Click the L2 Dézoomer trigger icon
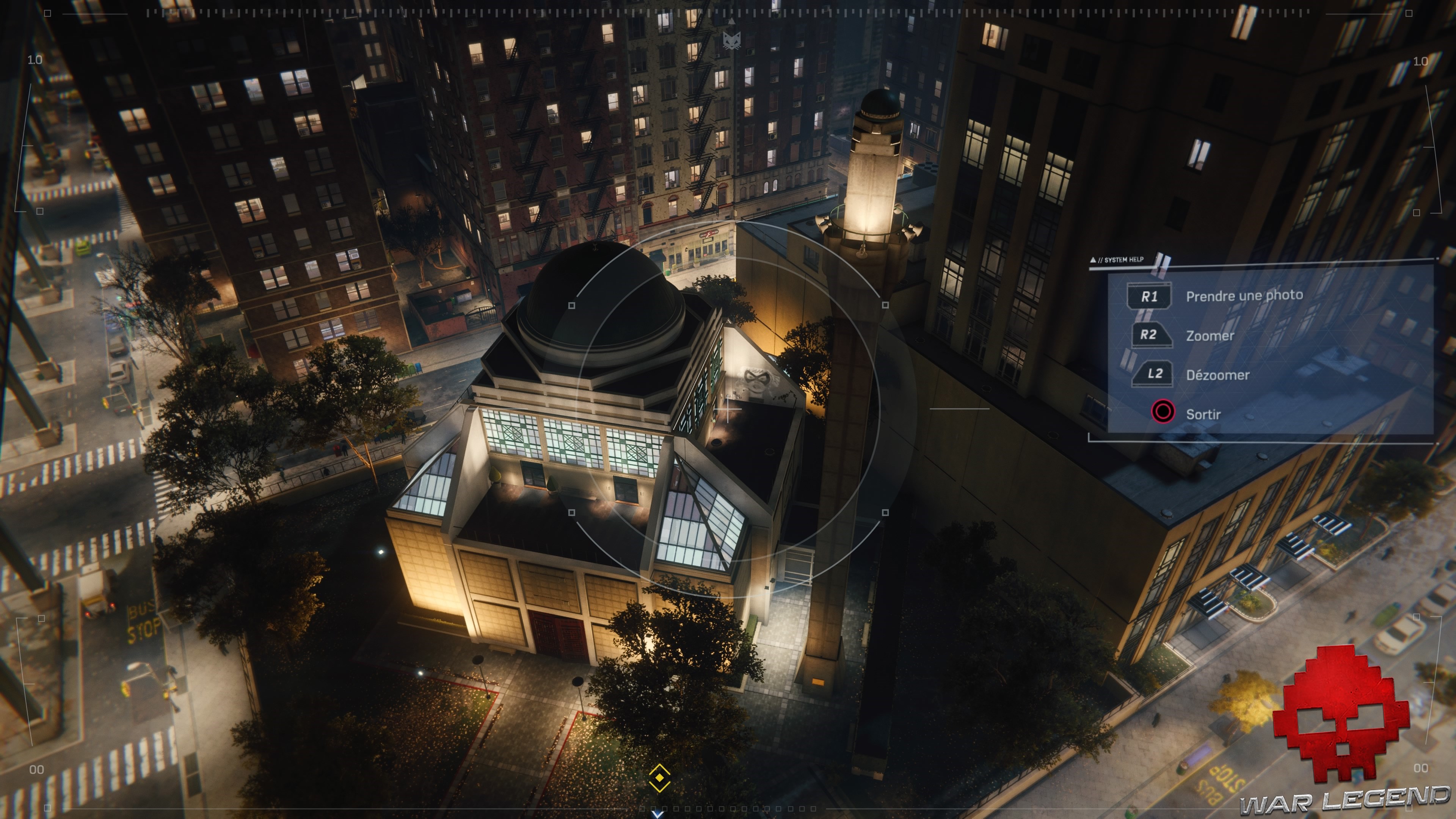The width and height of the screenshot is (1456, 819). tap(1153, 374)
